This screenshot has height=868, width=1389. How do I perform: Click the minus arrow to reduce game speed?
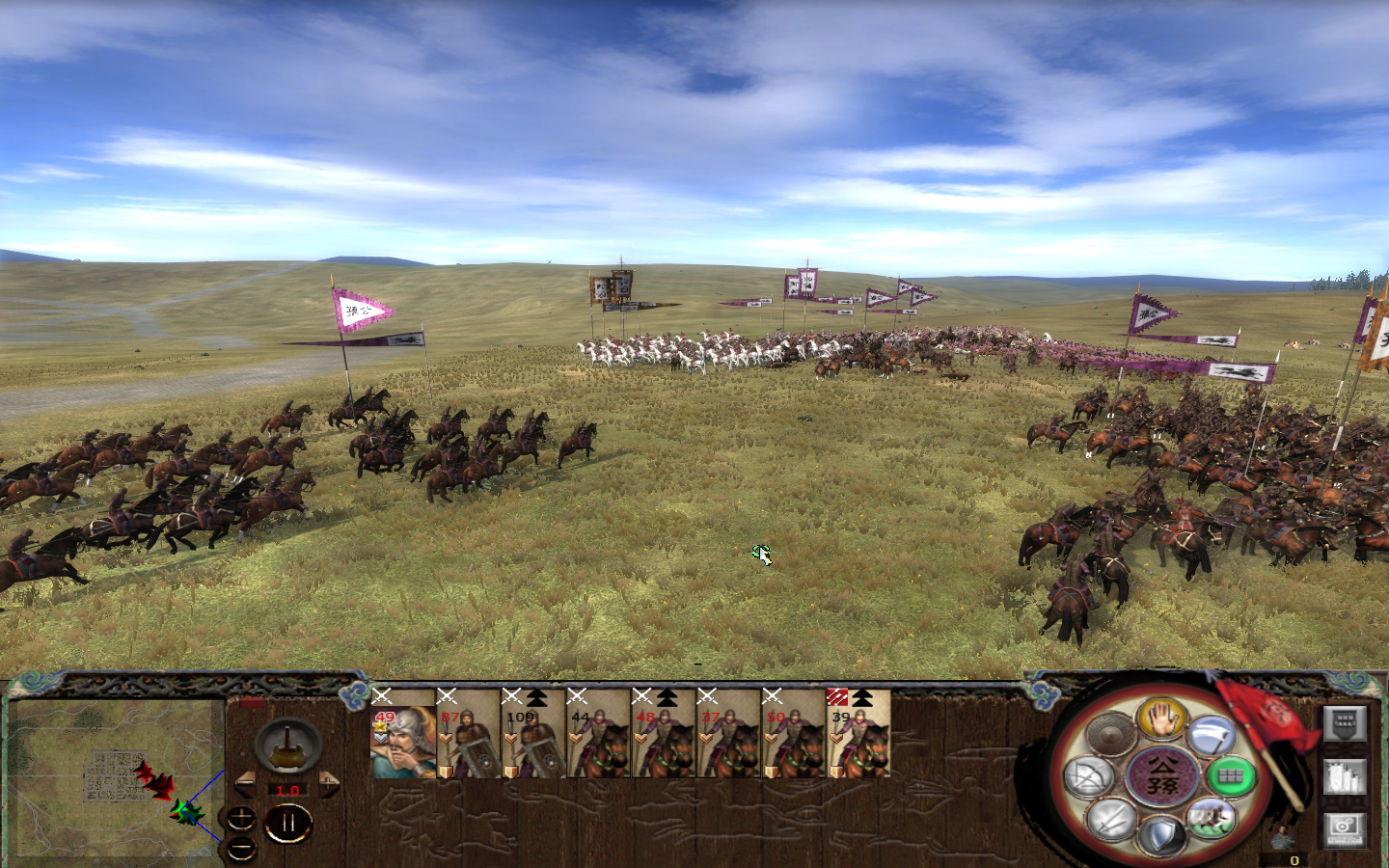point(246,783)
